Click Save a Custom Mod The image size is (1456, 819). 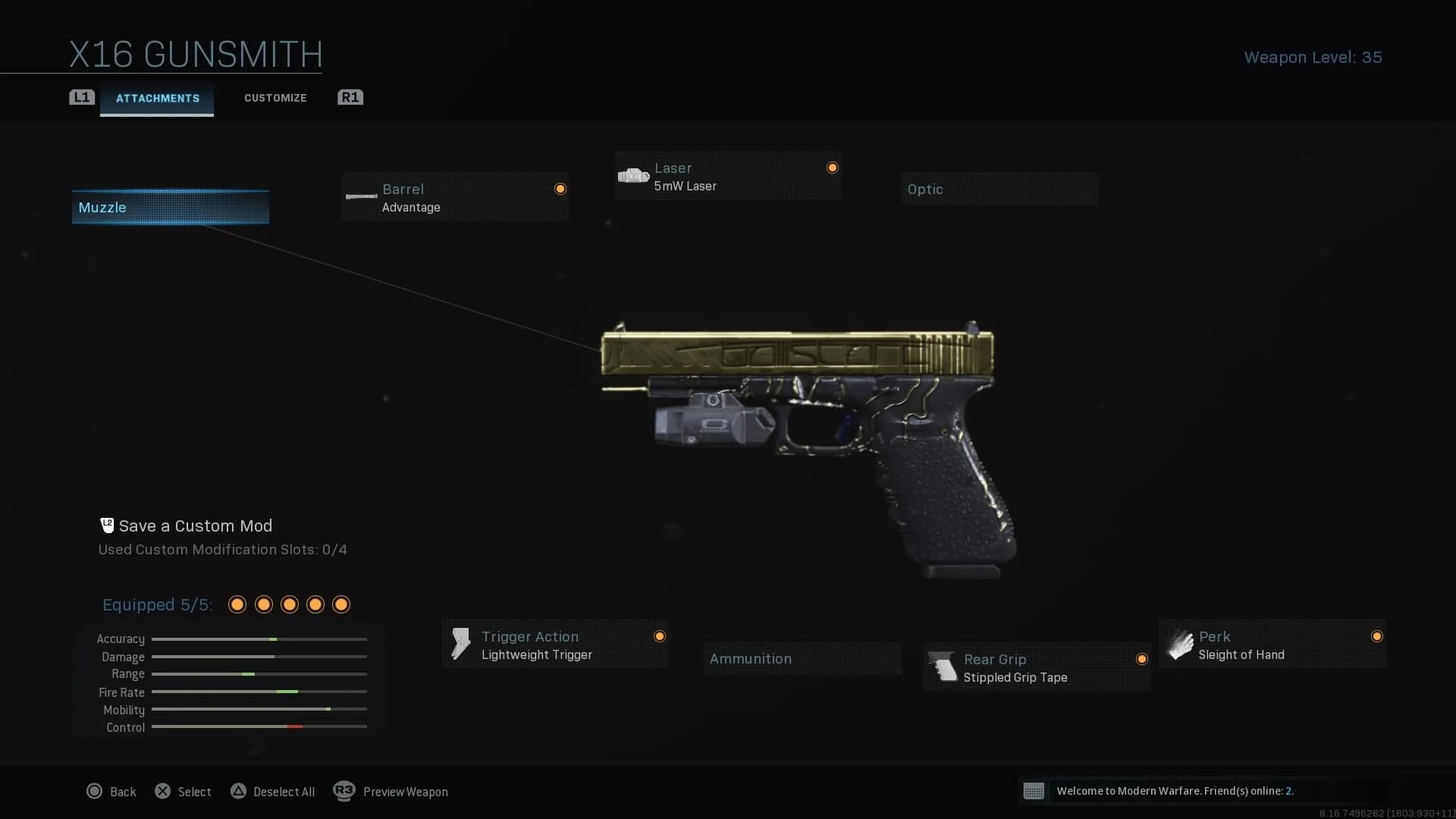[195, 526]
